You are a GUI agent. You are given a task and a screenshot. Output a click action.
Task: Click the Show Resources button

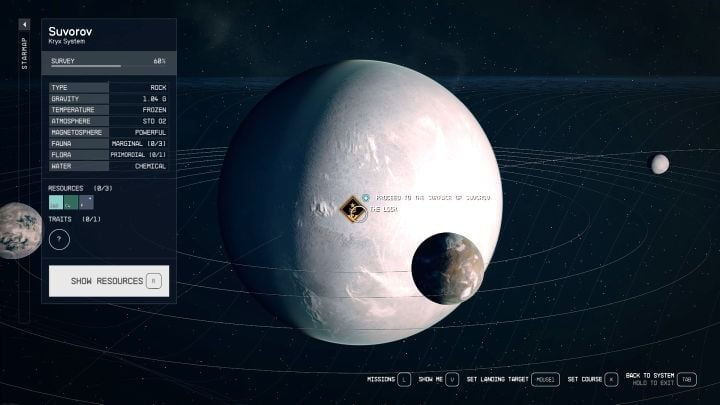point(109,281)
